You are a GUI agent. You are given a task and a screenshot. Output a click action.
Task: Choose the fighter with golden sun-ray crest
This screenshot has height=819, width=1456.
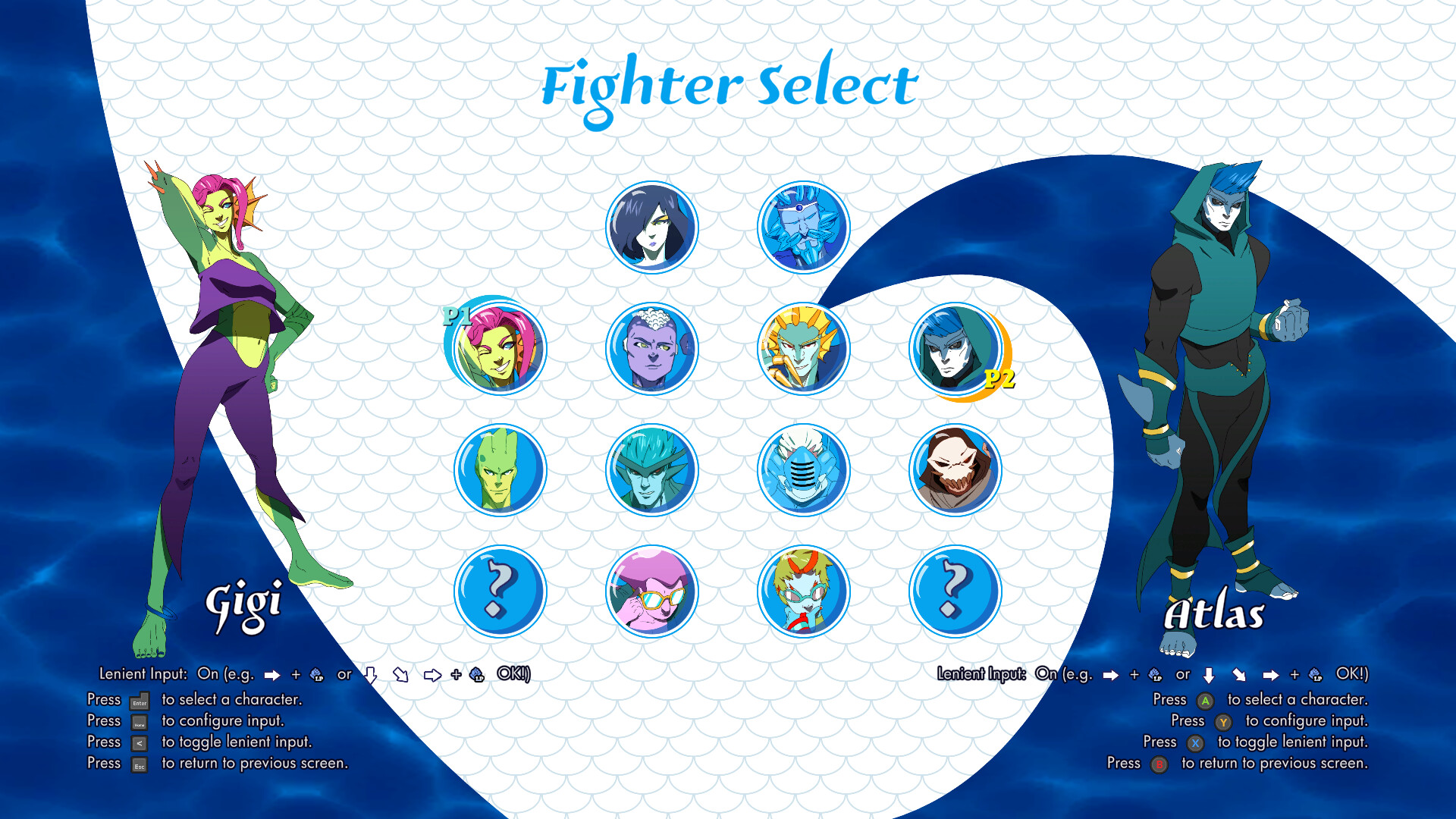(x=804, y=348)
